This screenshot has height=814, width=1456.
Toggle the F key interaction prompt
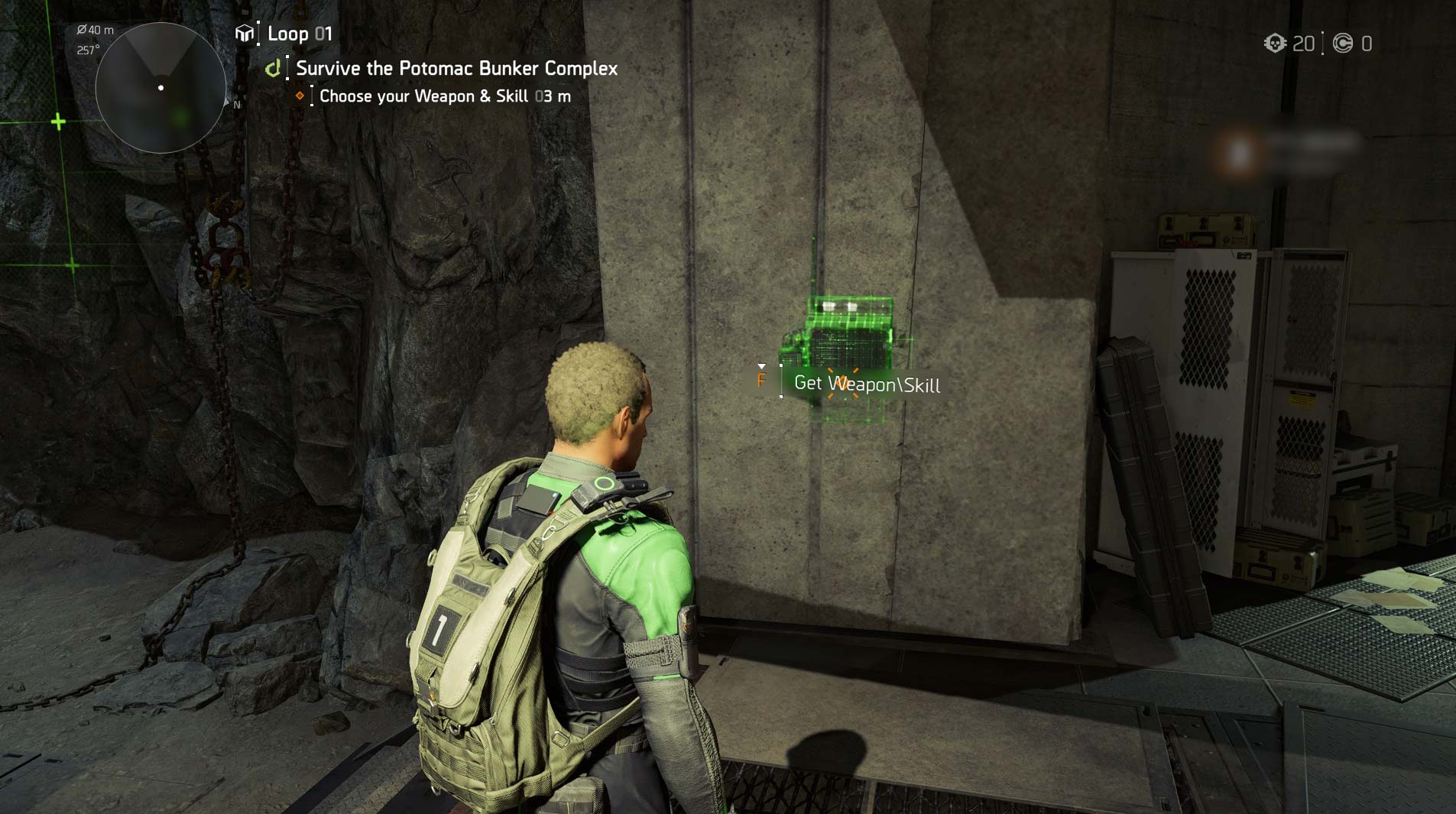click(x=763, y=382)
